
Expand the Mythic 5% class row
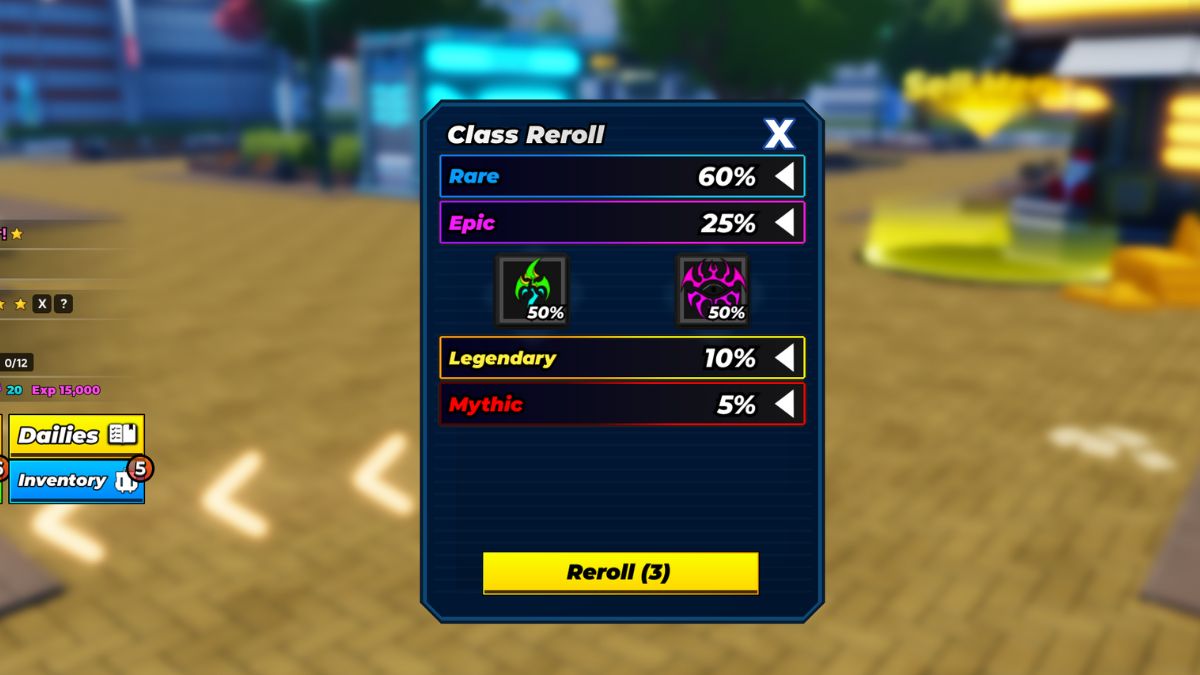pyautogui.click(x=785, y=404)
